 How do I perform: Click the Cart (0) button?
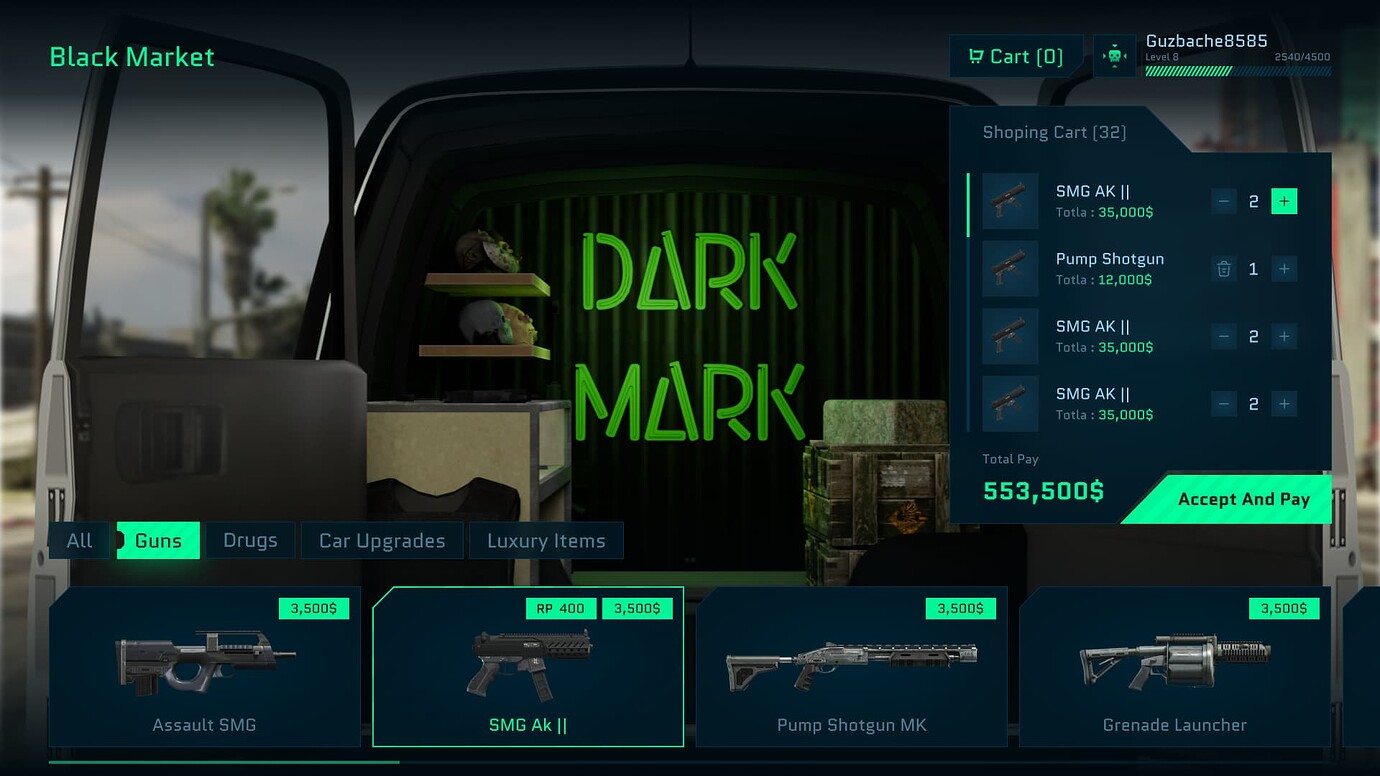click(x=1015, y=56)
